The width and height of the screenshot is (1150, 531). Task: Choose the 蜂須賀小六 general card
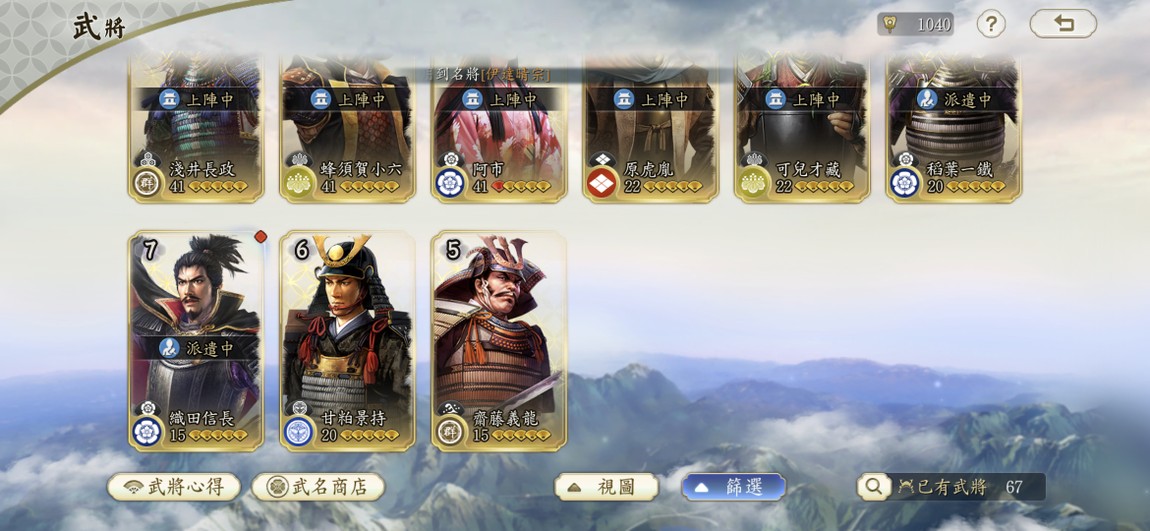[348, 130]
